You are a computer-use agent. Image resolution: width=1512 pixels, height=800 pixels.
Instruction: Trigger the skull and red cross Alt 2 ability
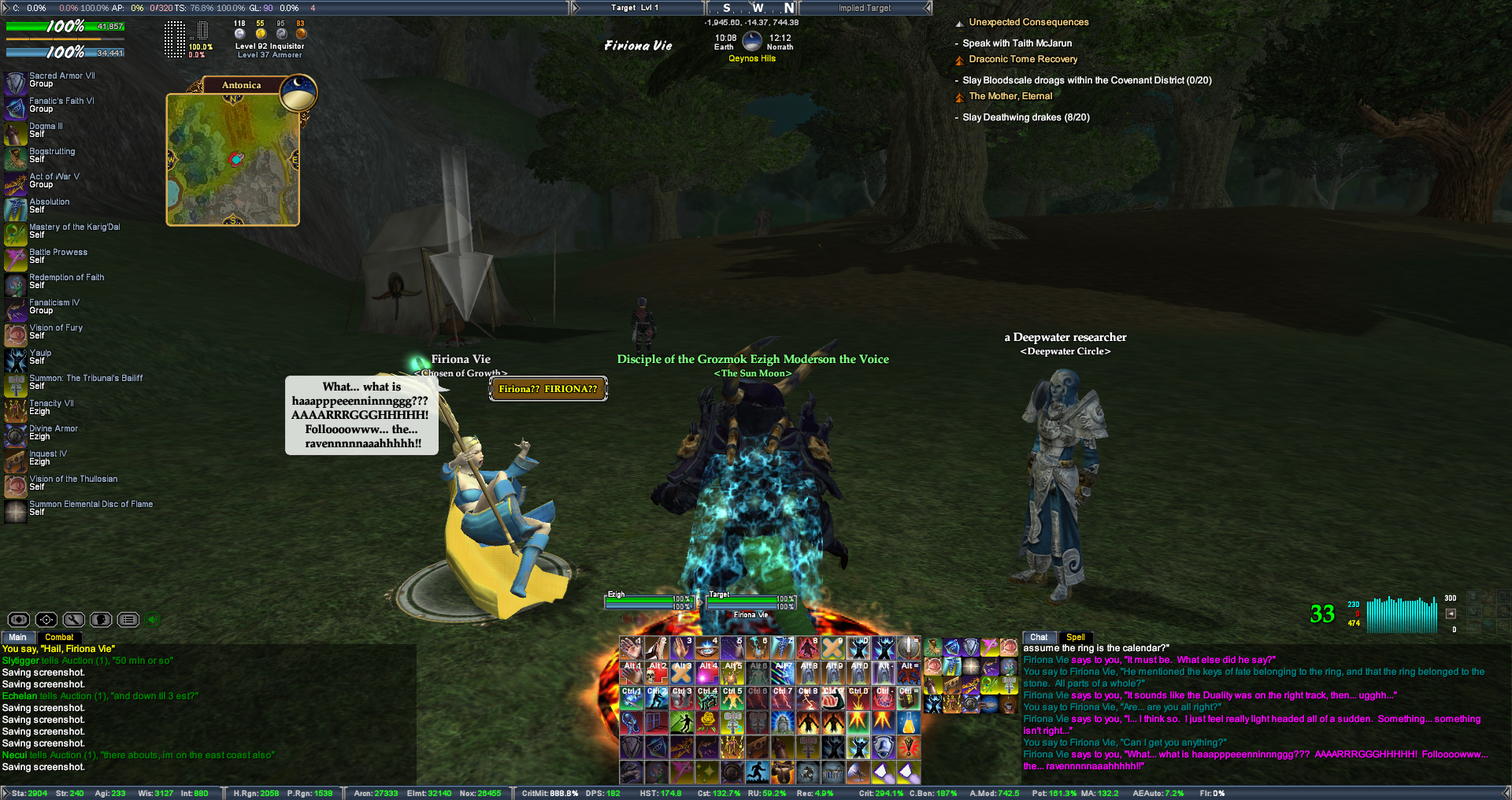[657, 672]
